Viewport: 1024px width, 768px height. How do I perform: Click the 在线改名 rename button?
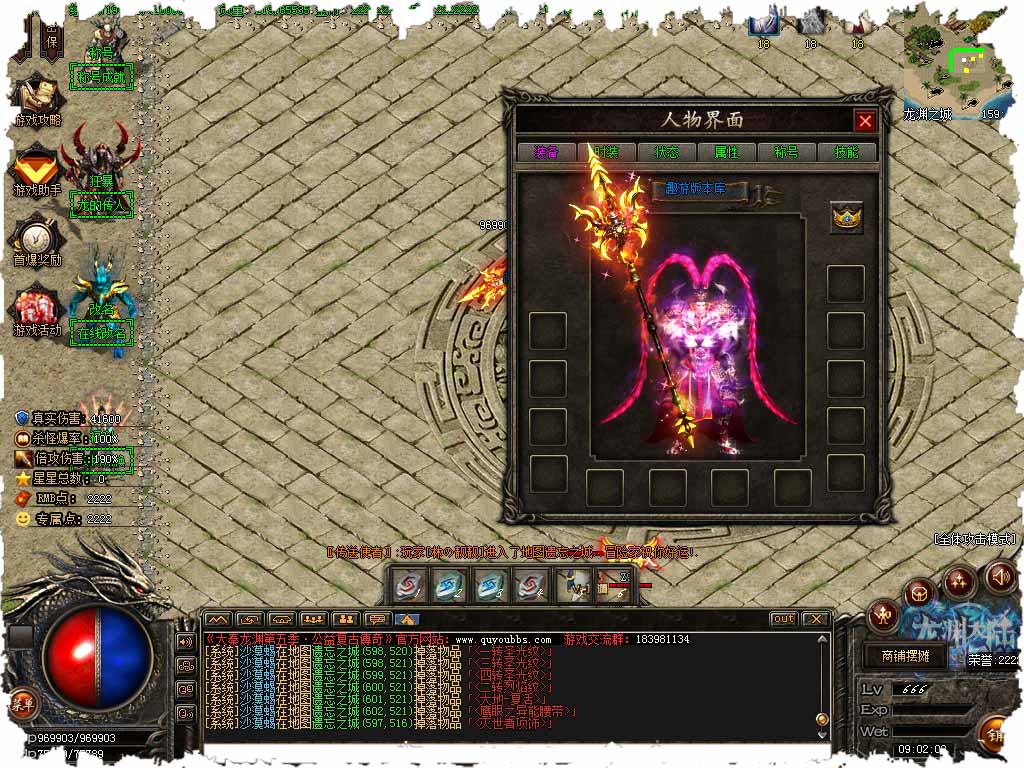click(102, 333)
